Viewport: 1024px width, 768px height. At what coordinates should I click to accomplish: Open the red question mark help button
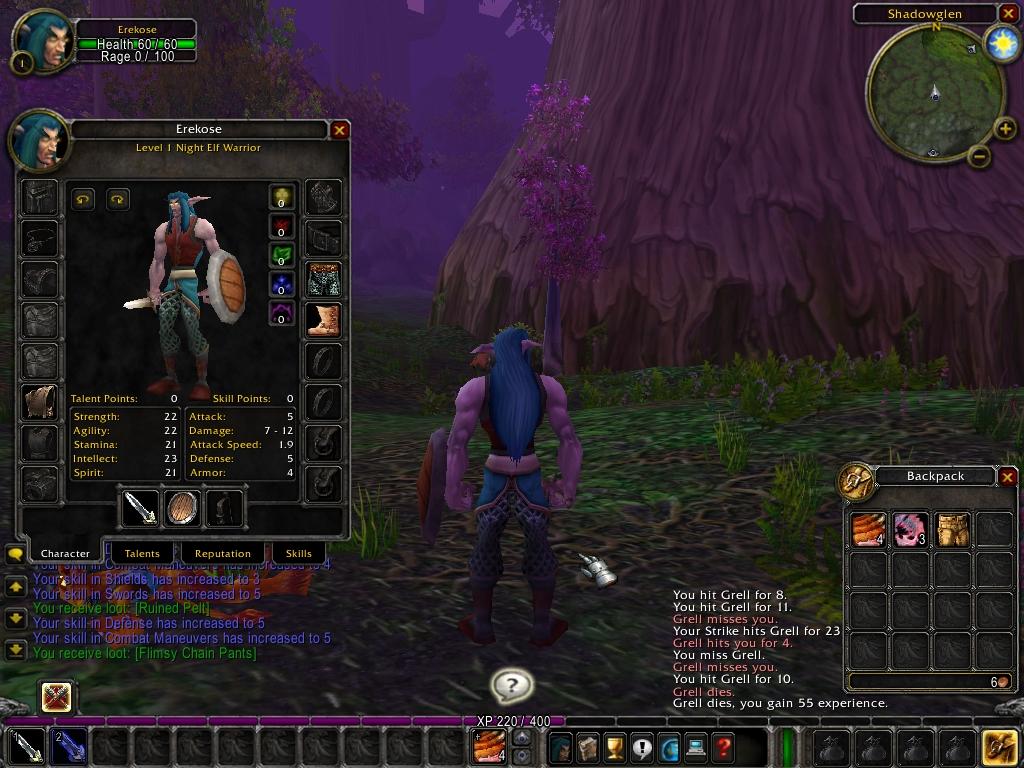[x=722, y=747]
